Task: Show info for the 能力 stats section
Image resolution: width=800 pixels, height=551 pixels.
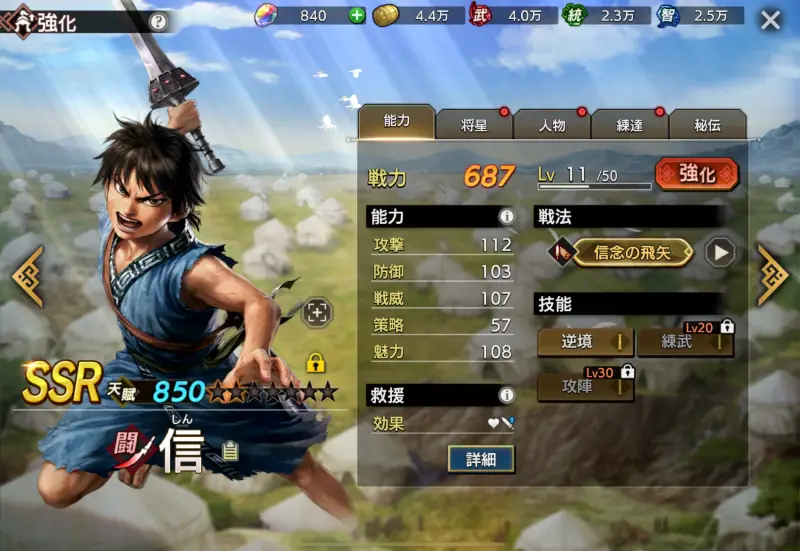Action: [506, 216]
